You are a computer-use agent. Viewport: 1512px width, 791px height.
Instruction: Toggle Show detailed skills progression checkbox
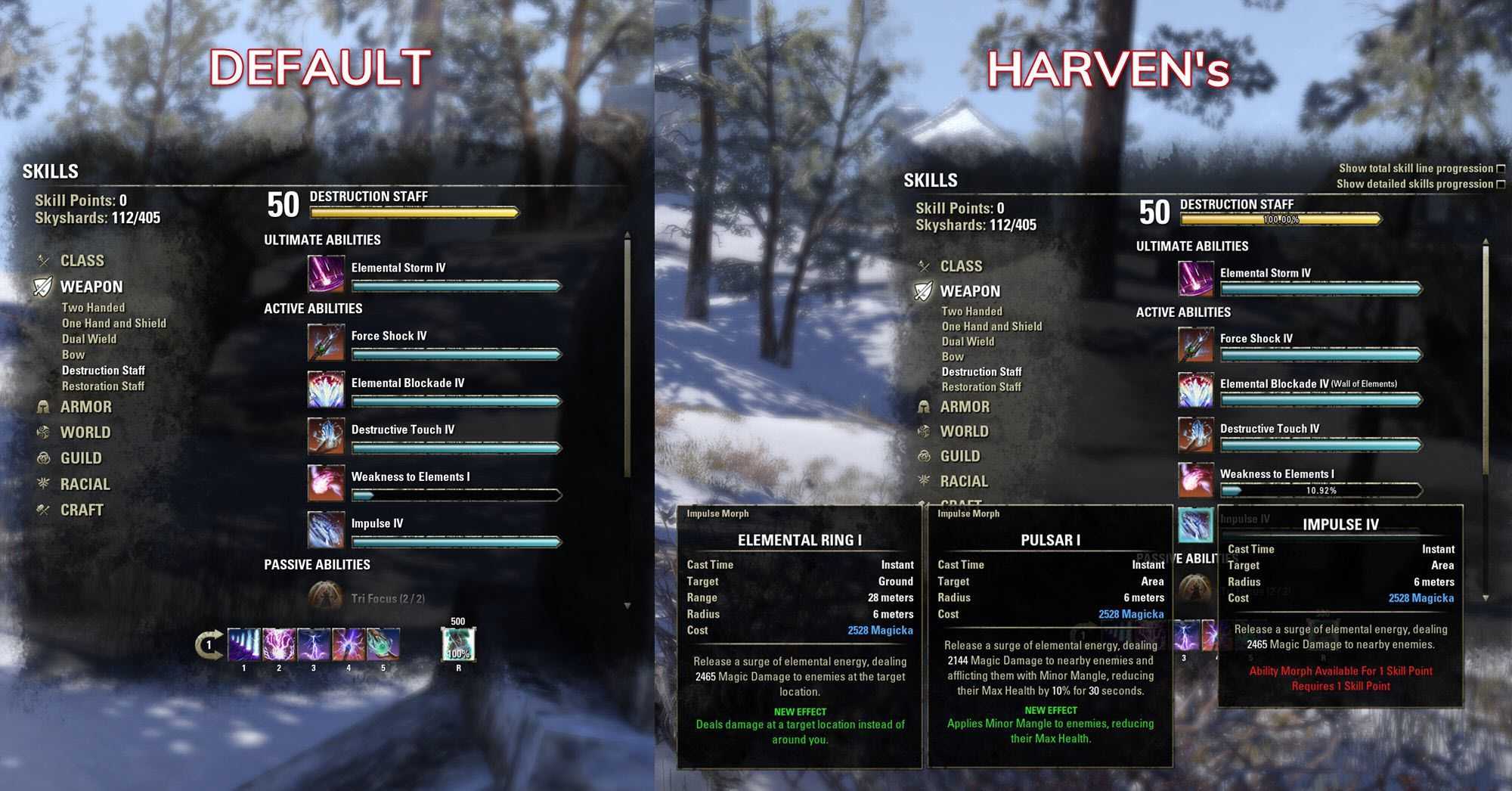(x=1501, y=184)
